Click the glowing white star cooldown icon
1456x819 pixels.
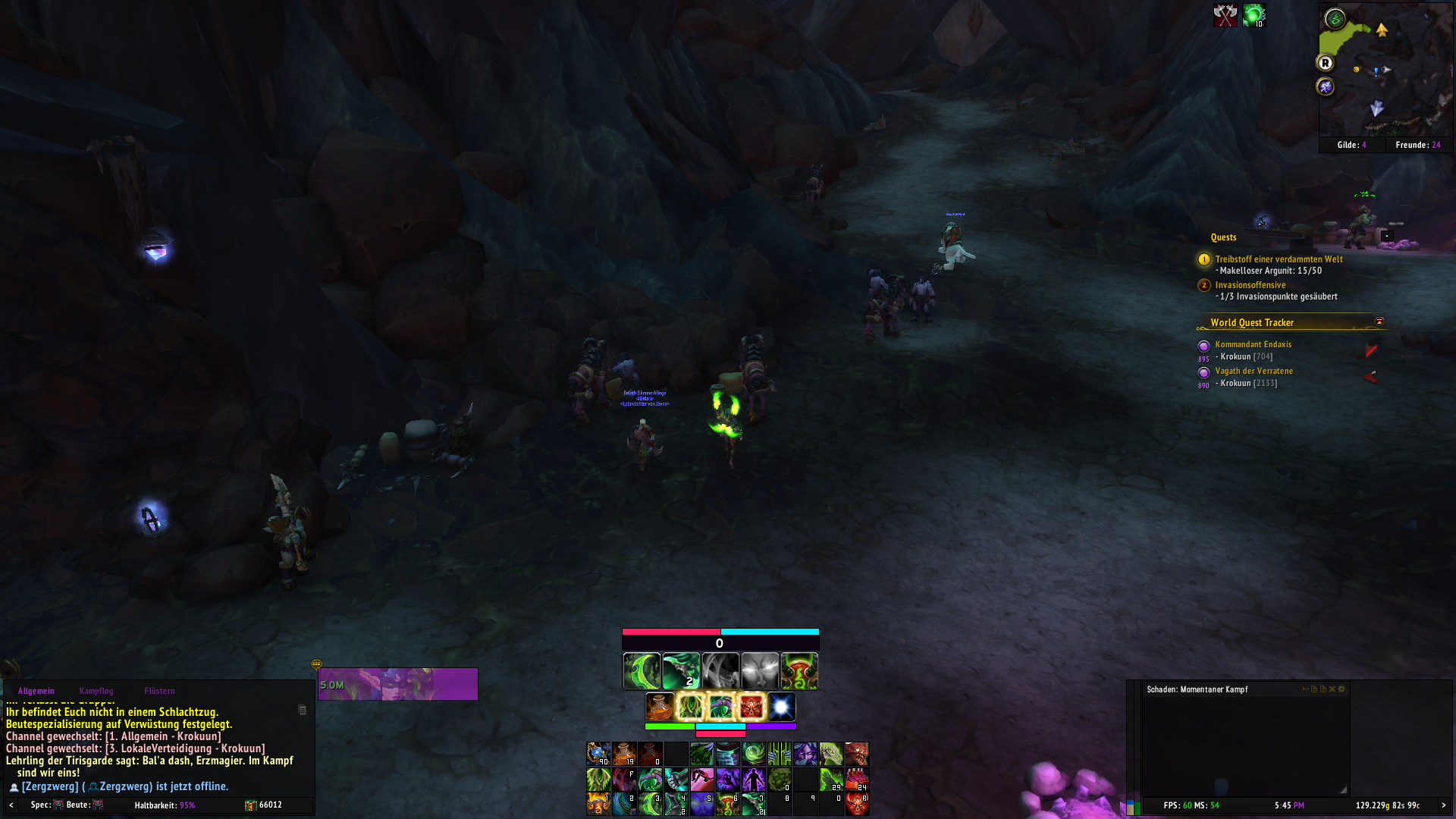[781, 707]
